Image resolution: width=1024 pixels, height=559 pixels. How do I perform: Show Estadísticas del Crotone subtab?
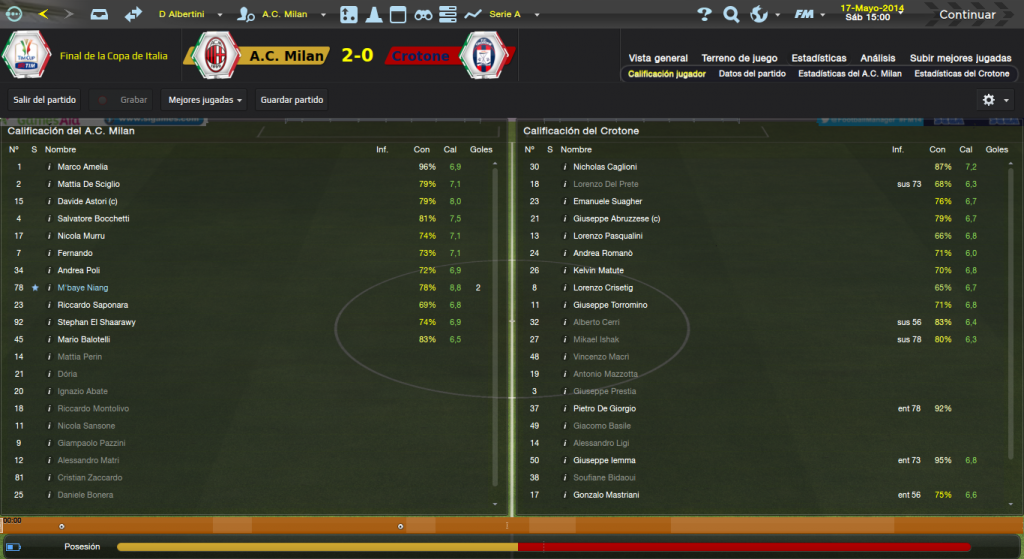pos(961,74)
